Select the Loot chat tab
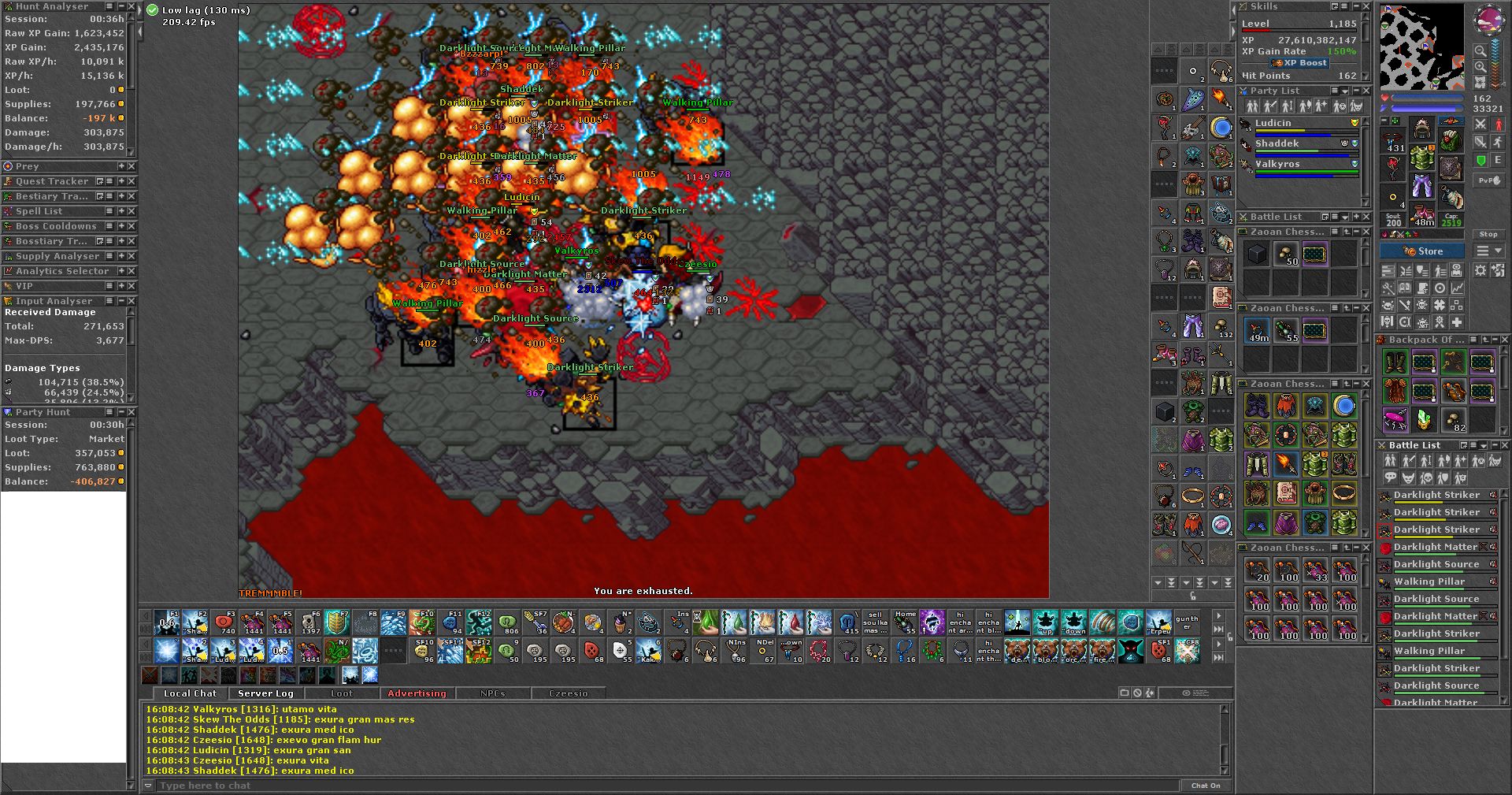 342,693
